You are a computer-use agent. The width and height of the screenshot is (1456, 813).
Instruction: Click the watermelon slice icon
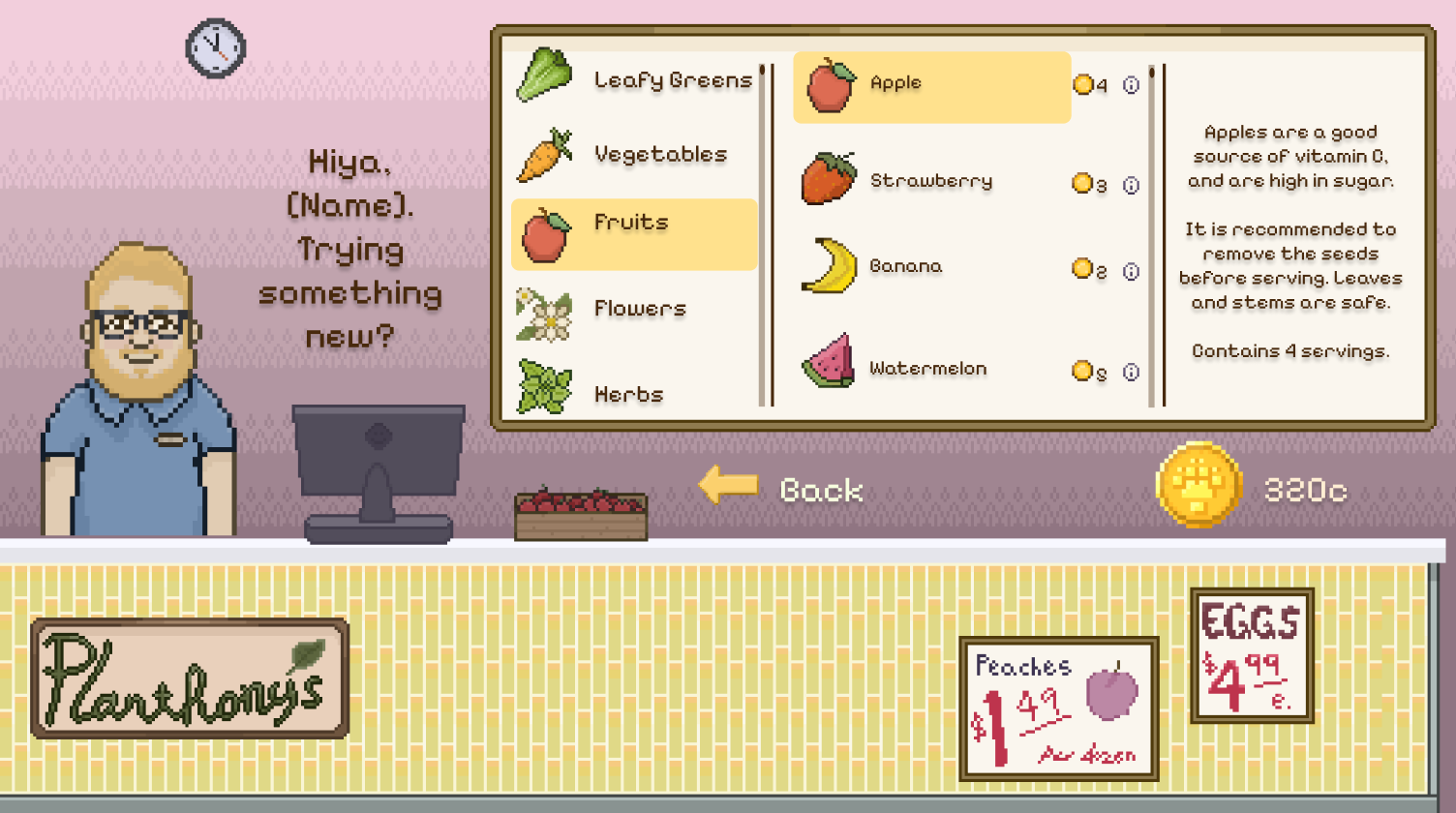pos(828,366)
